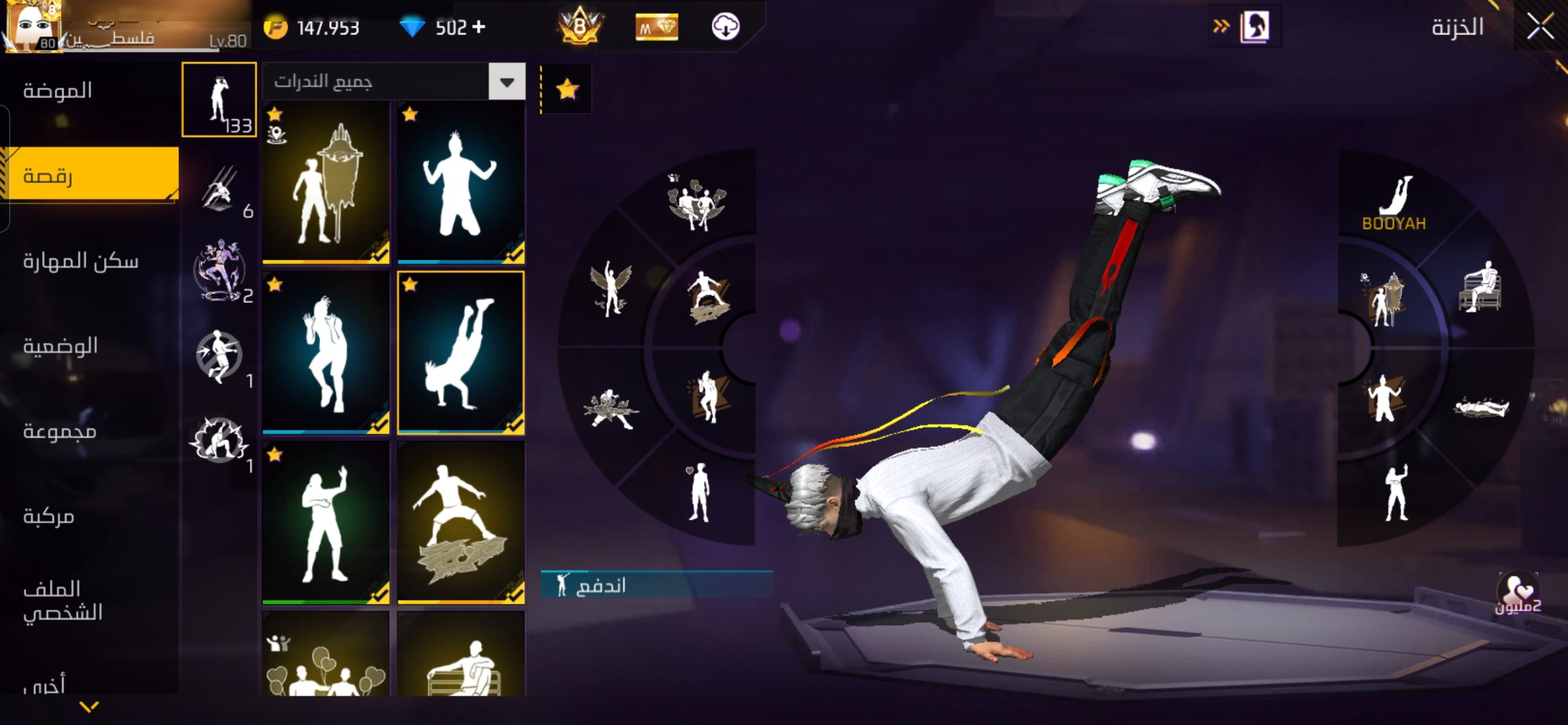Open the الوضعية pose tab
Screen dimensions: 1568x725
[x=61, y=346]
